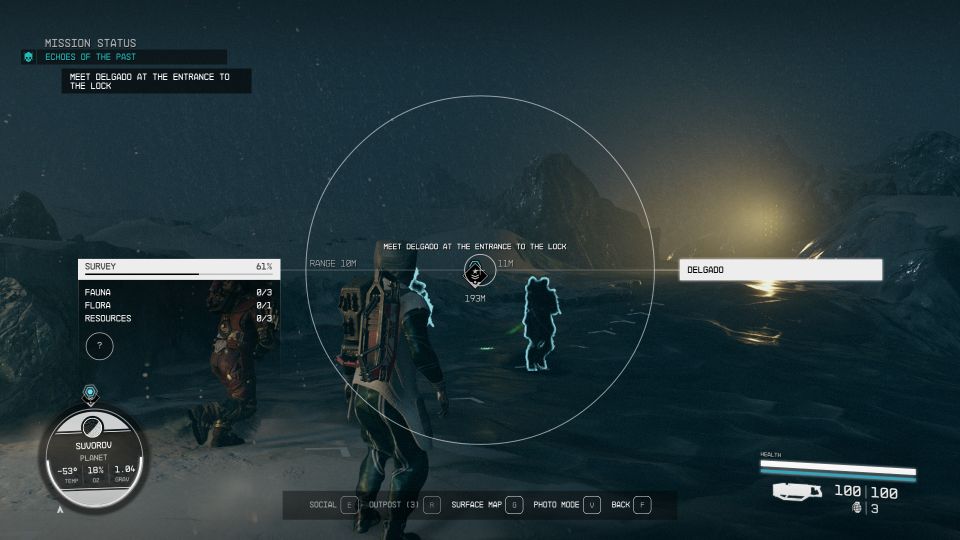Open the Outpost option
The image size is (960, 540).
404,505
